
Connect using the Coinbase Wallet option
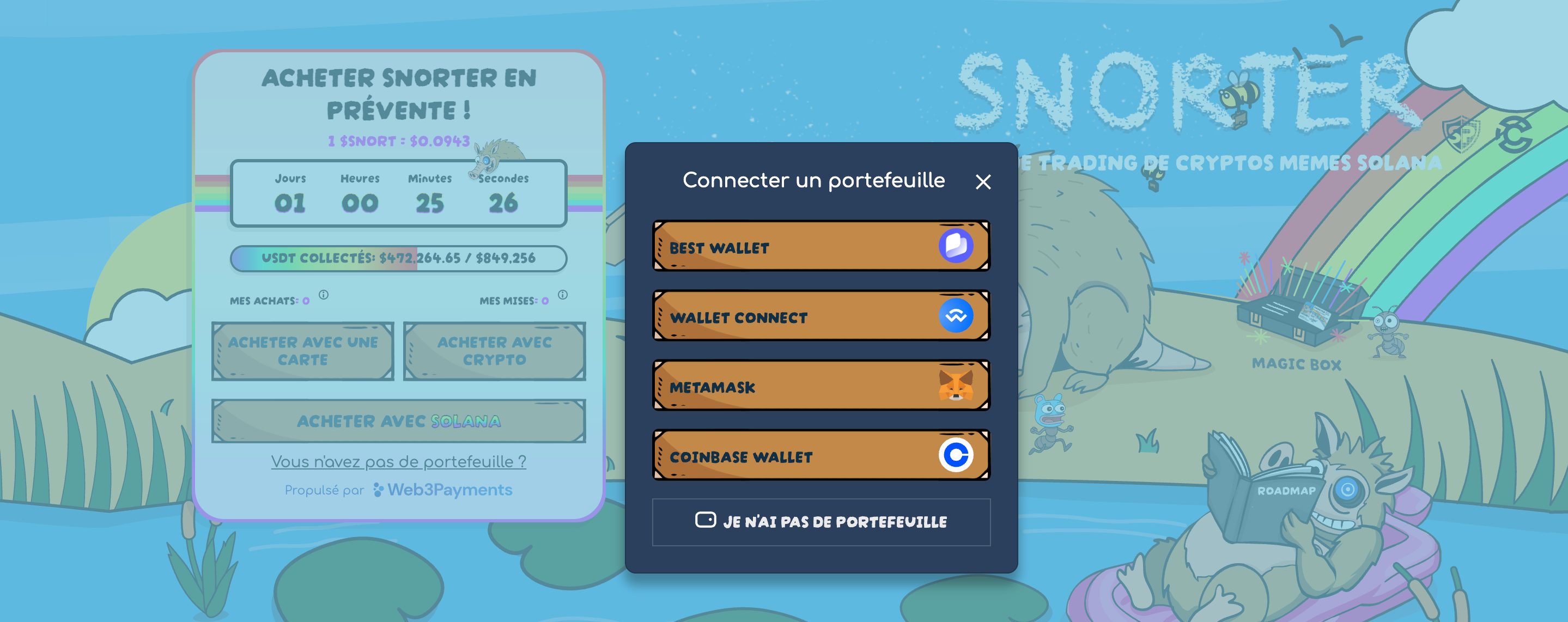tap(821, 455)
